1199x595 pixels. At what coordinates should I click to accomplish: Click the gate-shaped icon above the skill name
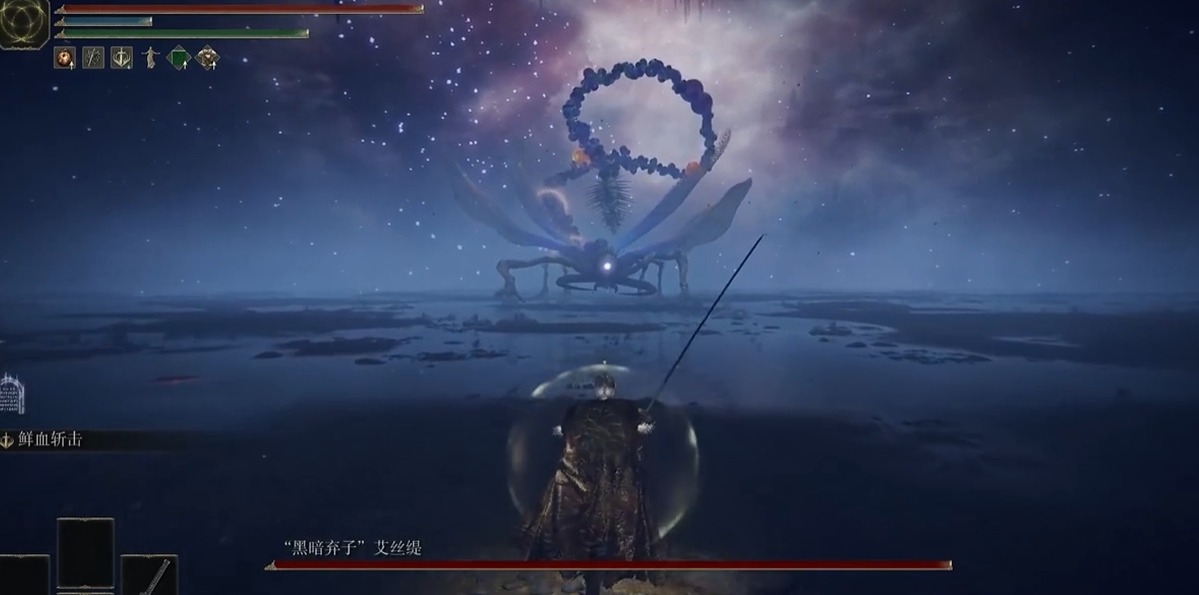(11, 394)
